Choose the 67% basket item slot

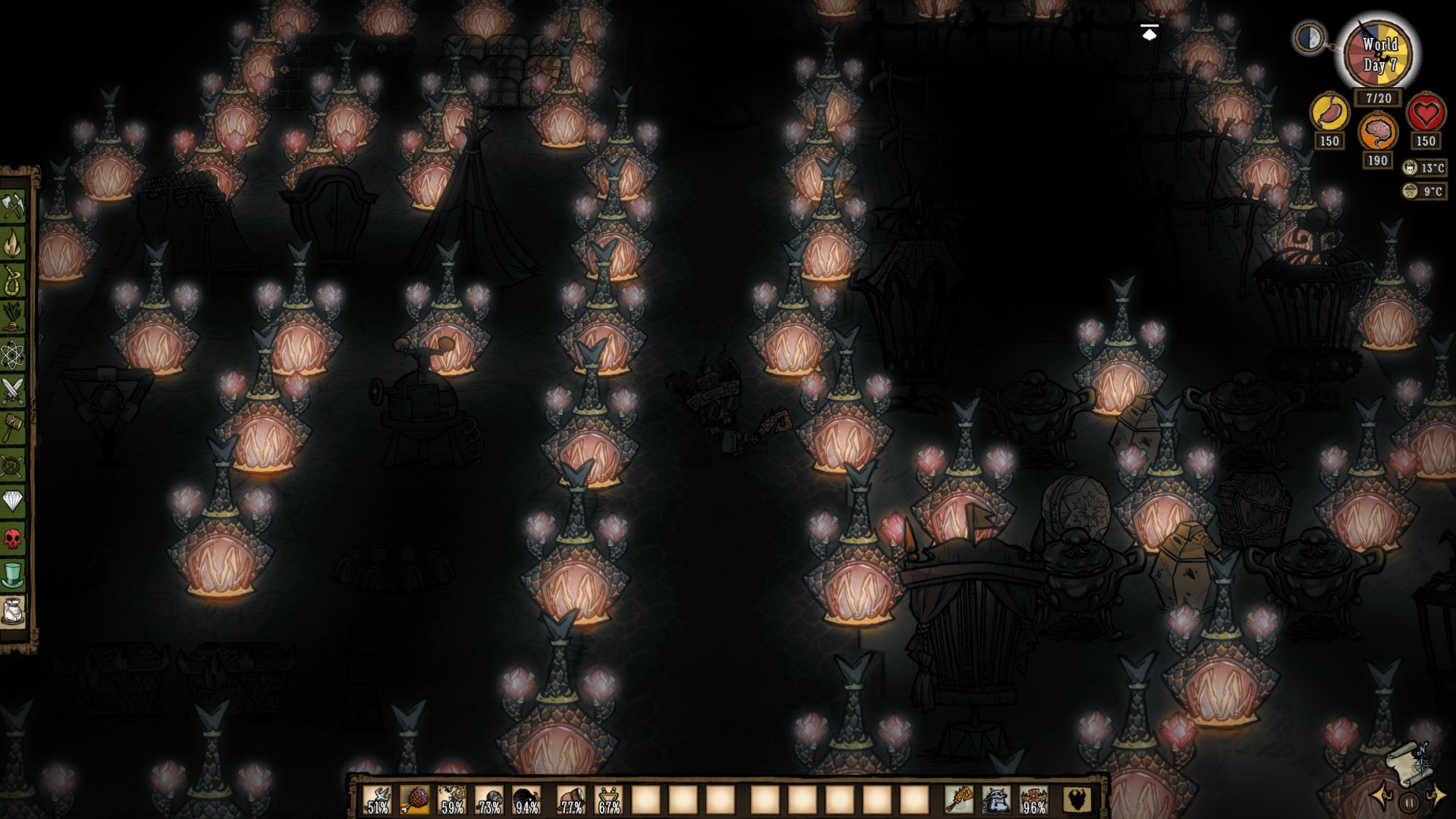pos(608,799)
